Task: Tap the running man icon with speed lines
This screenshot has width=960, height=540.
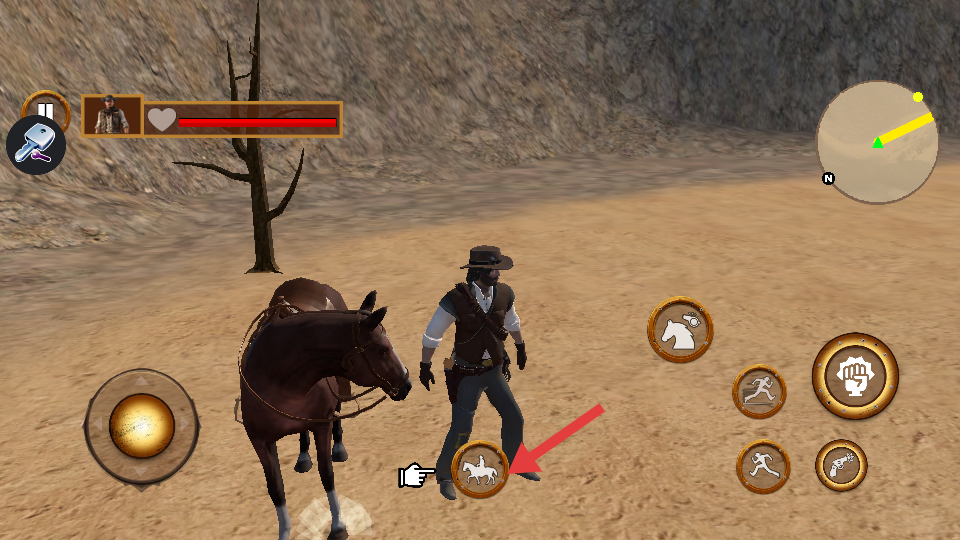Action: point(759,391)
